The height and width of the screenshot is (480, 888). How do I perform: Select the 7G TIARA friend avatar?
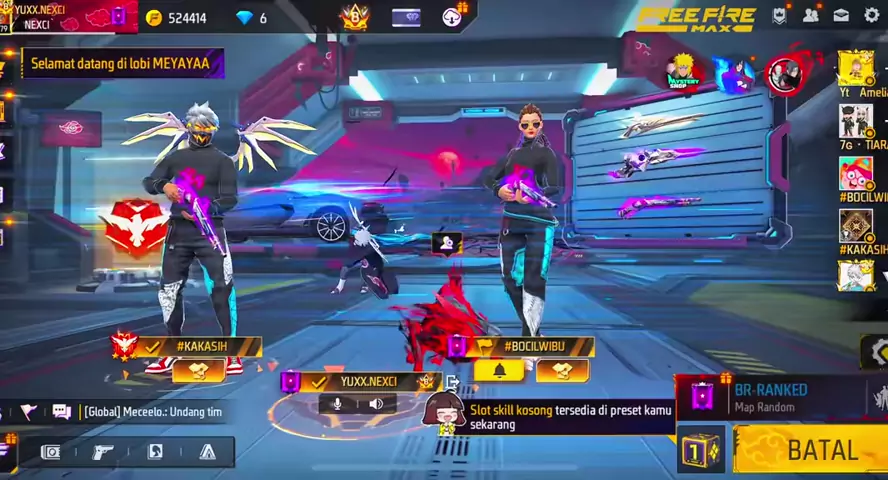(855, 121)
